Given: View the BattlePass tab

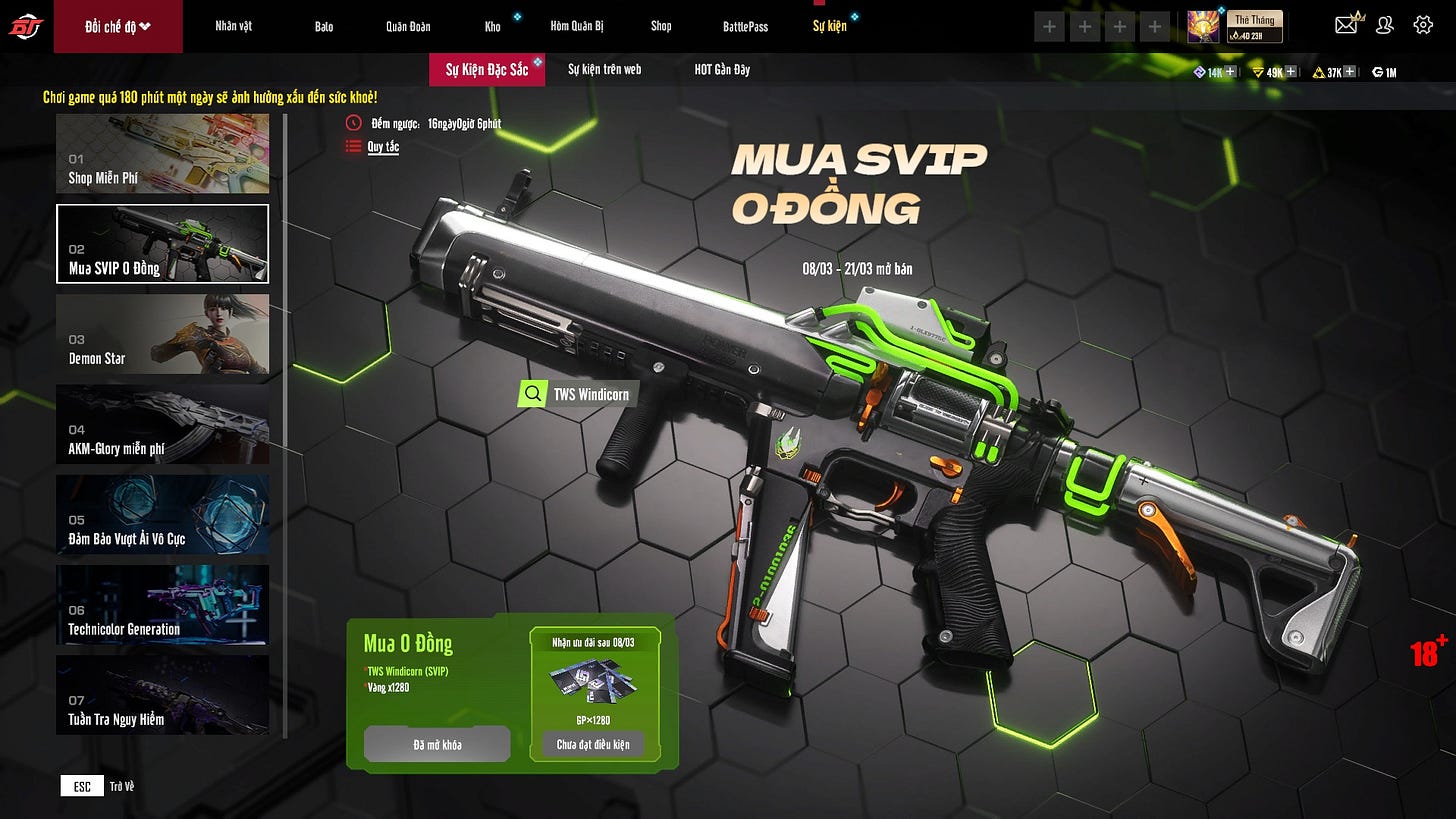Looking at the screenshot, I should [745, 26].
